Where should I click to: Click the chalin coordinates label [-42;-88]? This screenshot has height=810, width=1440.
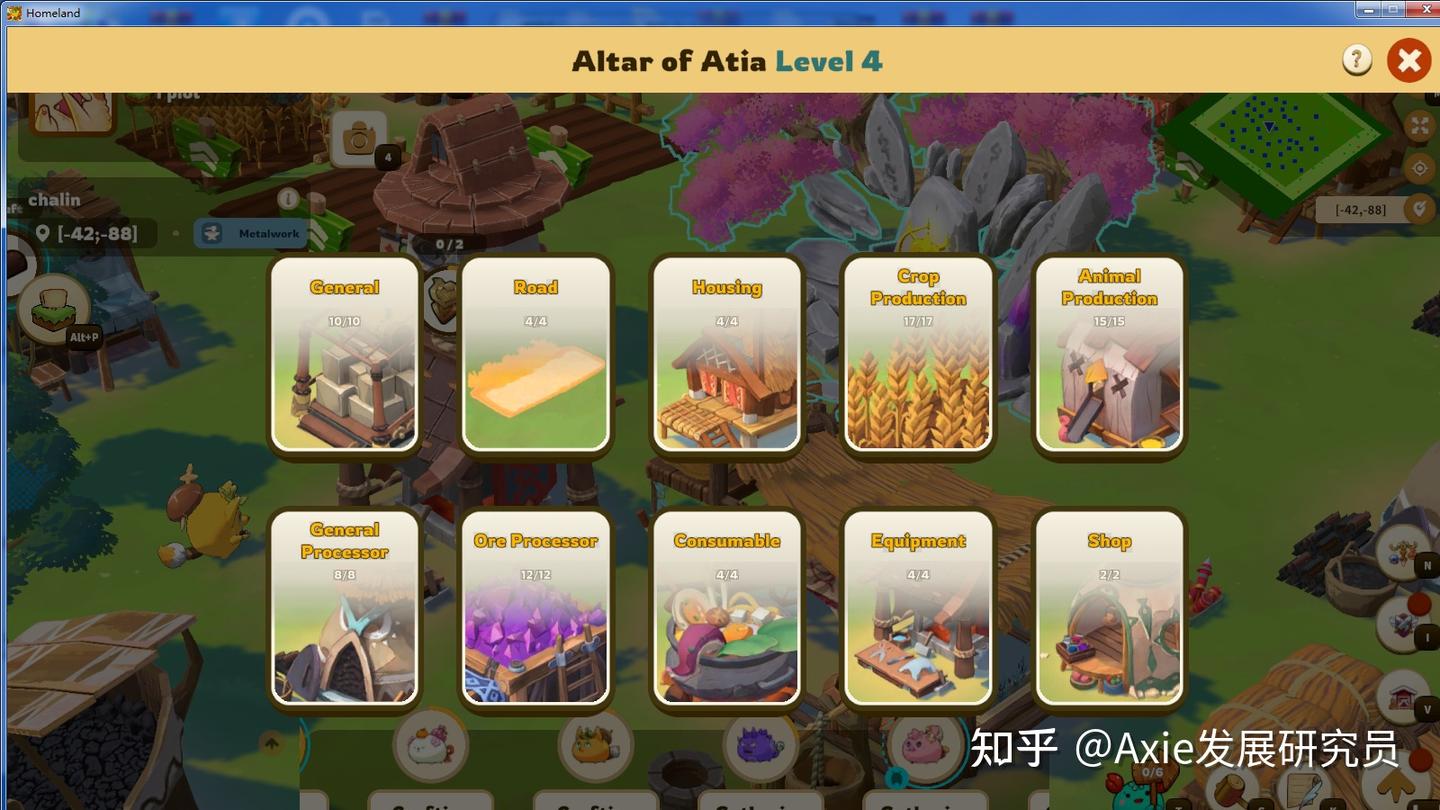89,233
